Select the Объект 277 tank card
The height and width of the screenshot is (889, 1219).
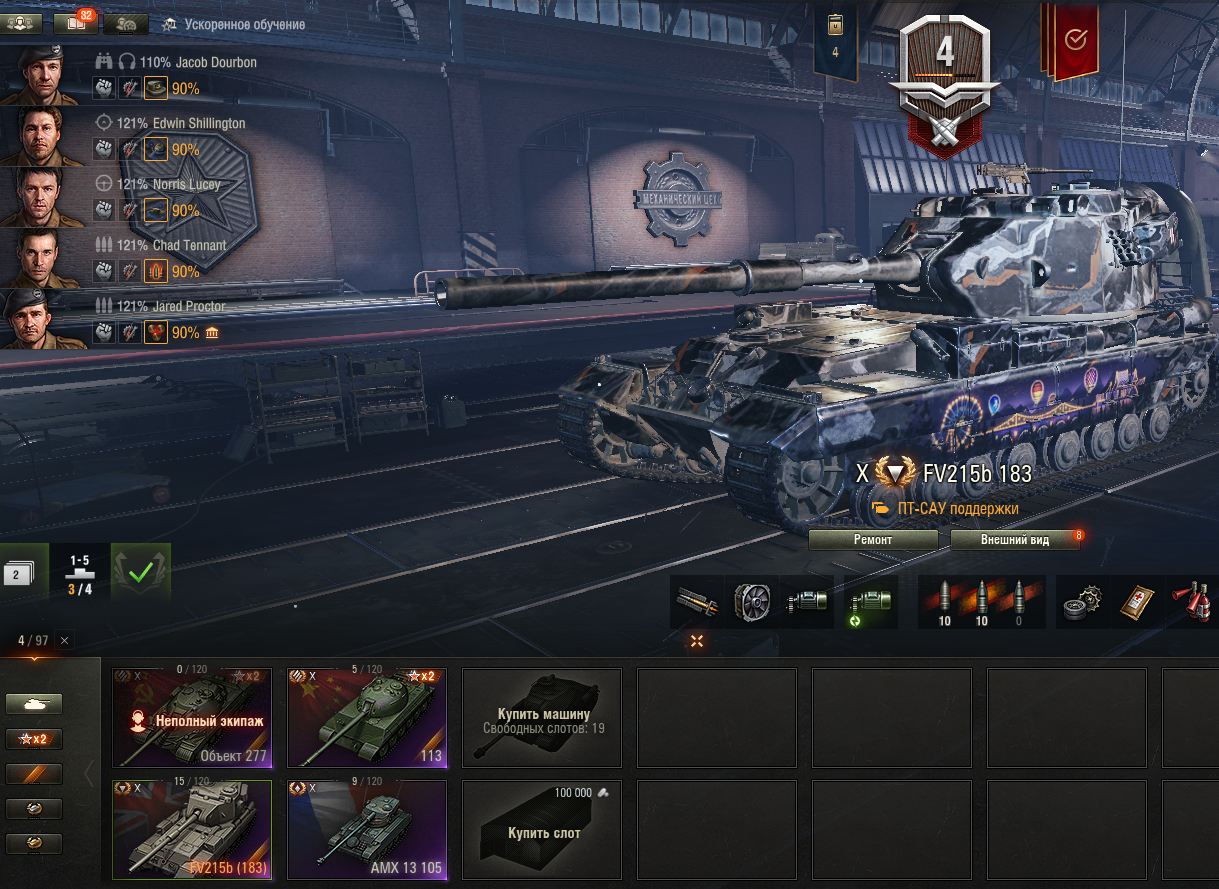pyautogui.click(x=192, y=717)
